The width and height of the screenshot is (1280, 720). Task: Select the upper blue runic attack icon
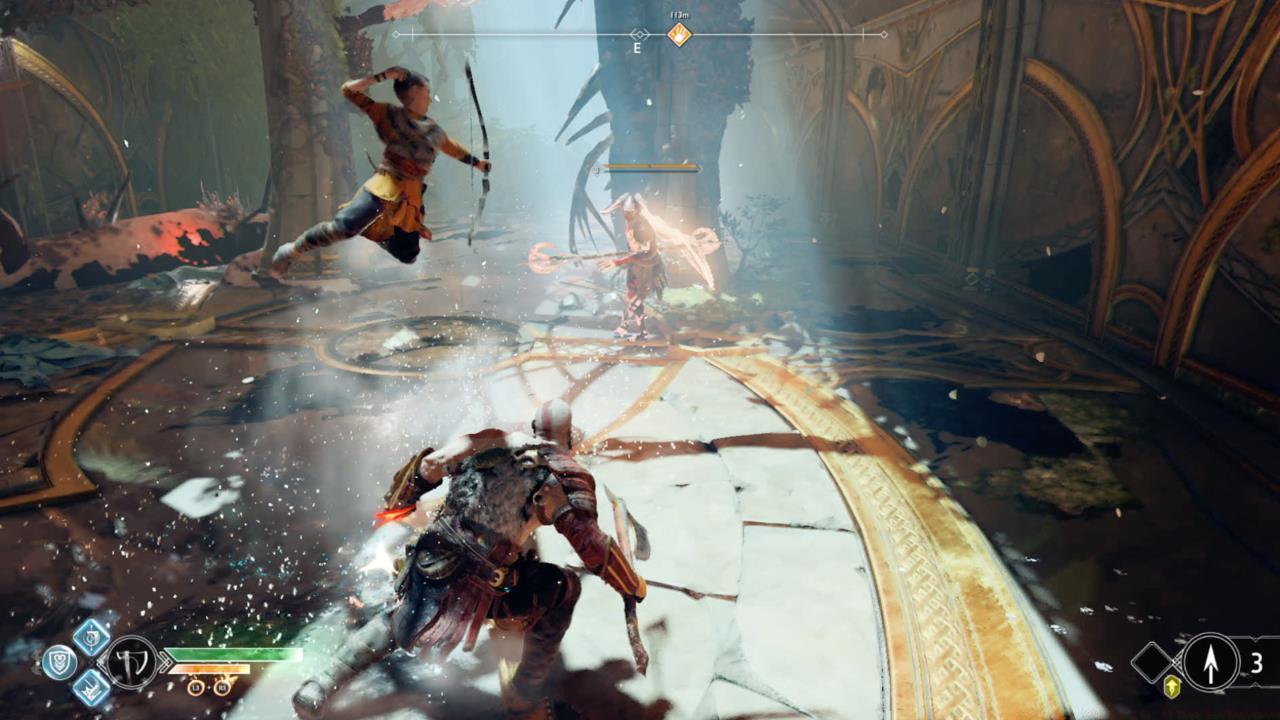[90, 638]
